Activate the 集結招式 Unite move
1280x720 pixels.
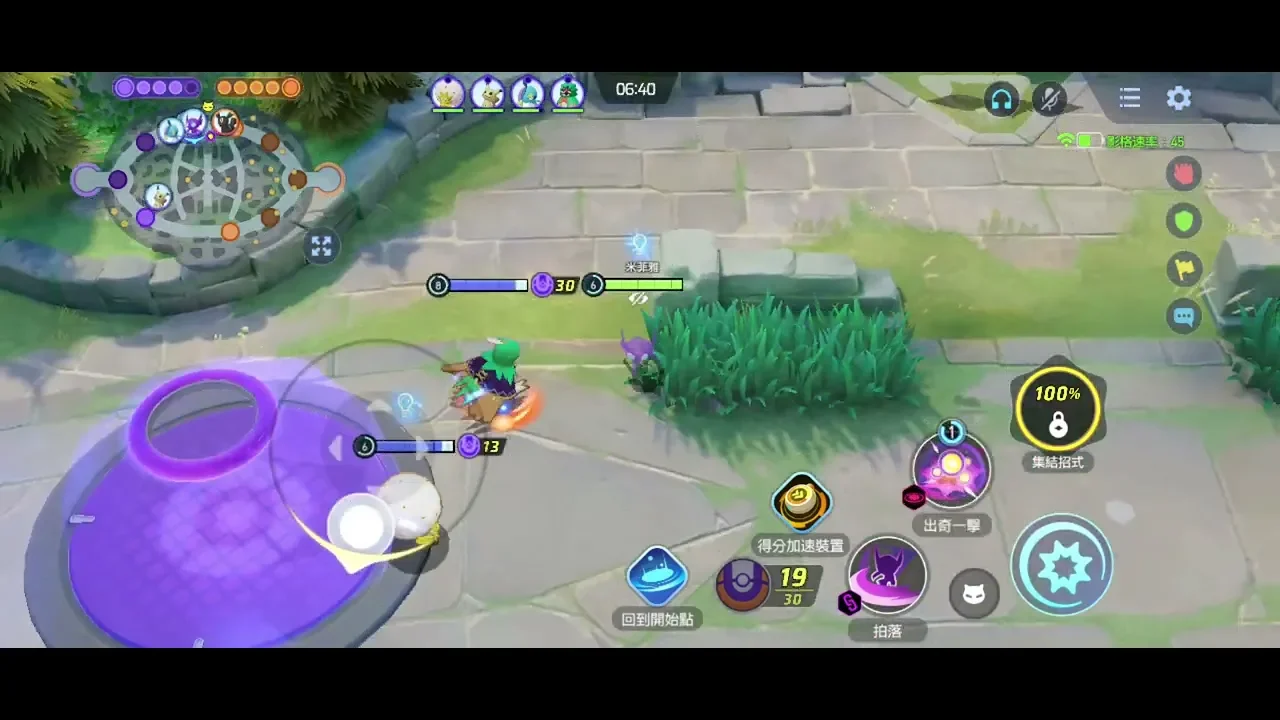(1057, 409)
